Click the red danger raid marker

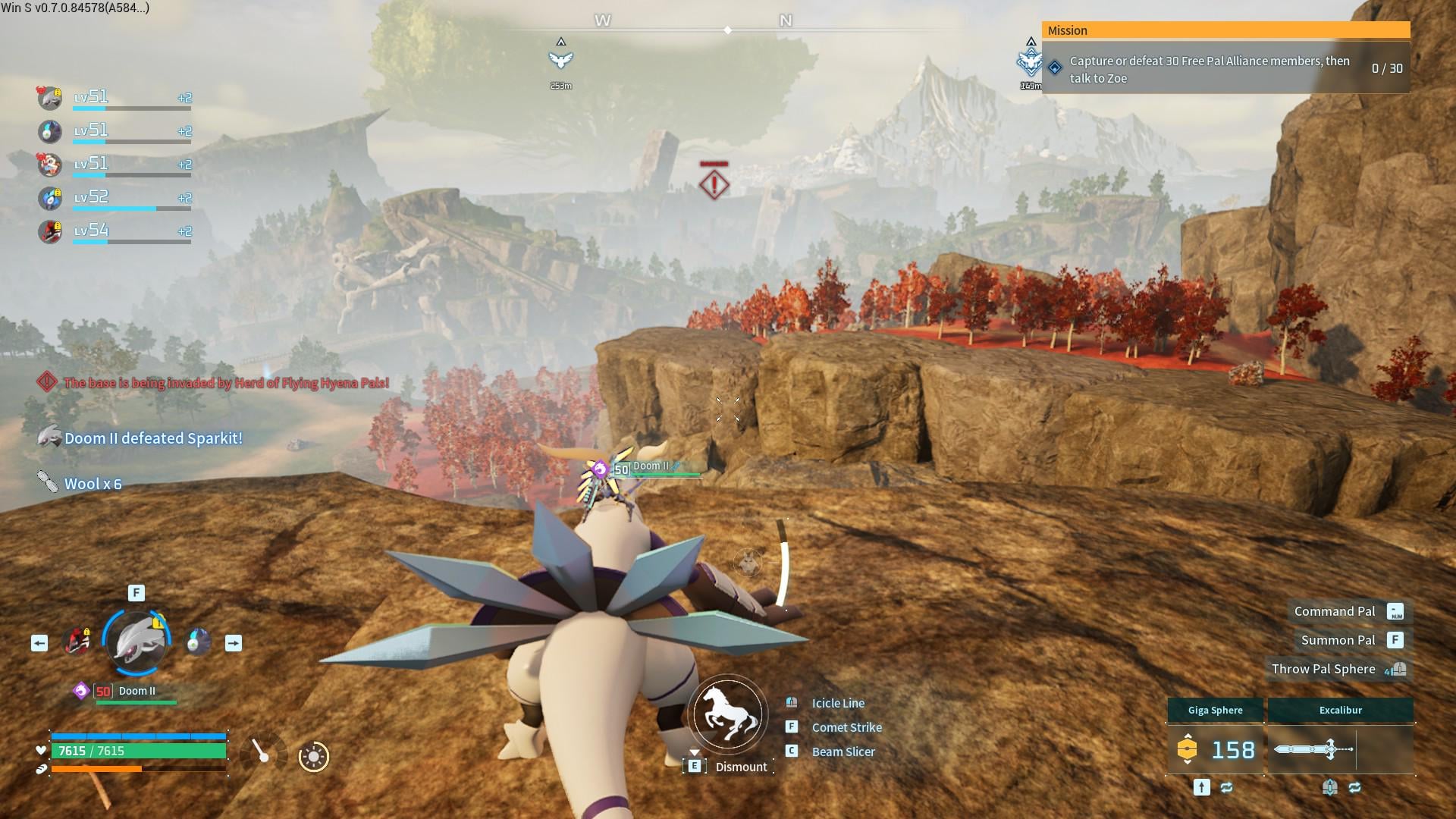pyautogui.click(x=714, y=184)
